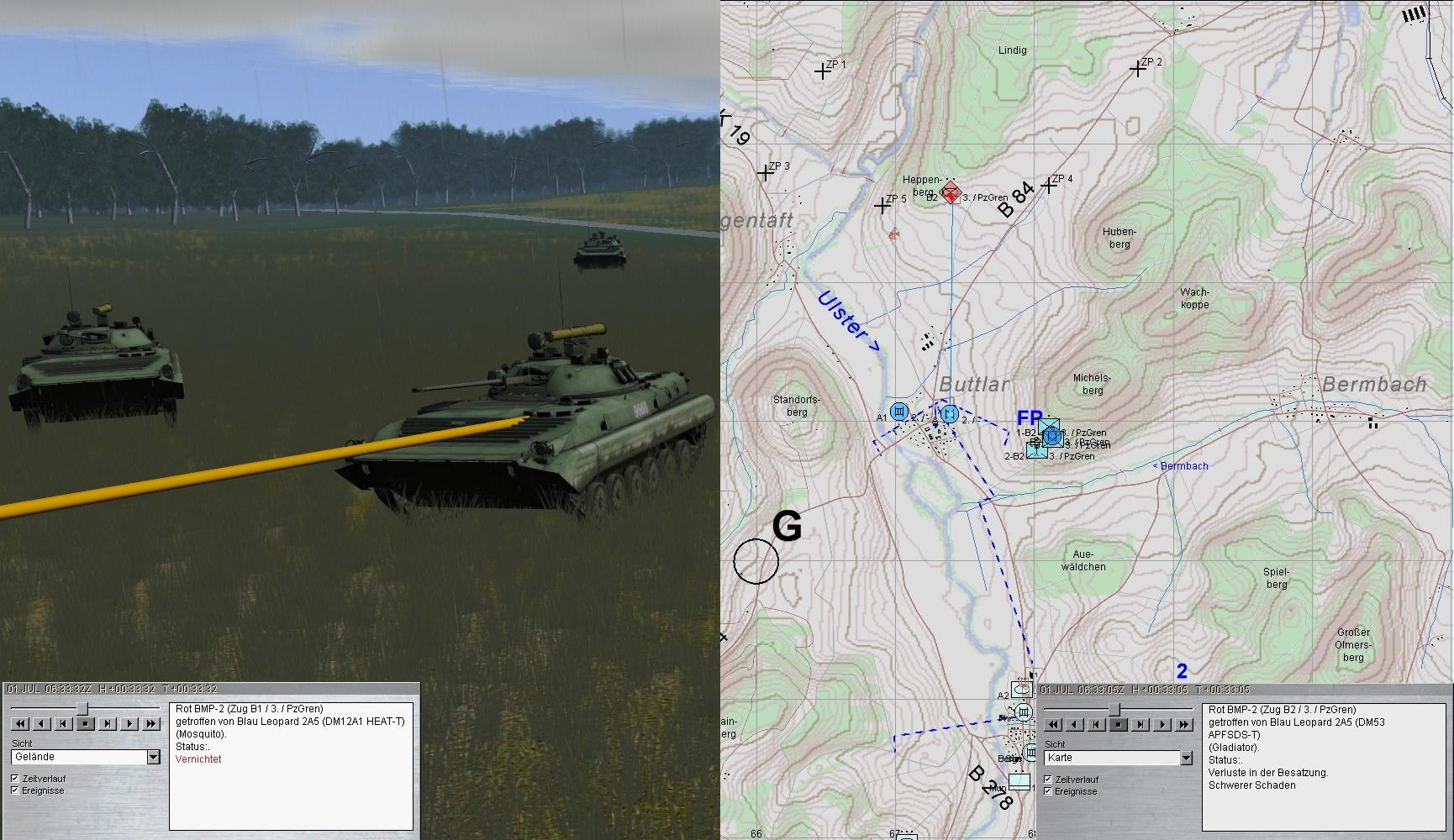Fast-forward the replay in the Karte panel

click(1184, 725)
